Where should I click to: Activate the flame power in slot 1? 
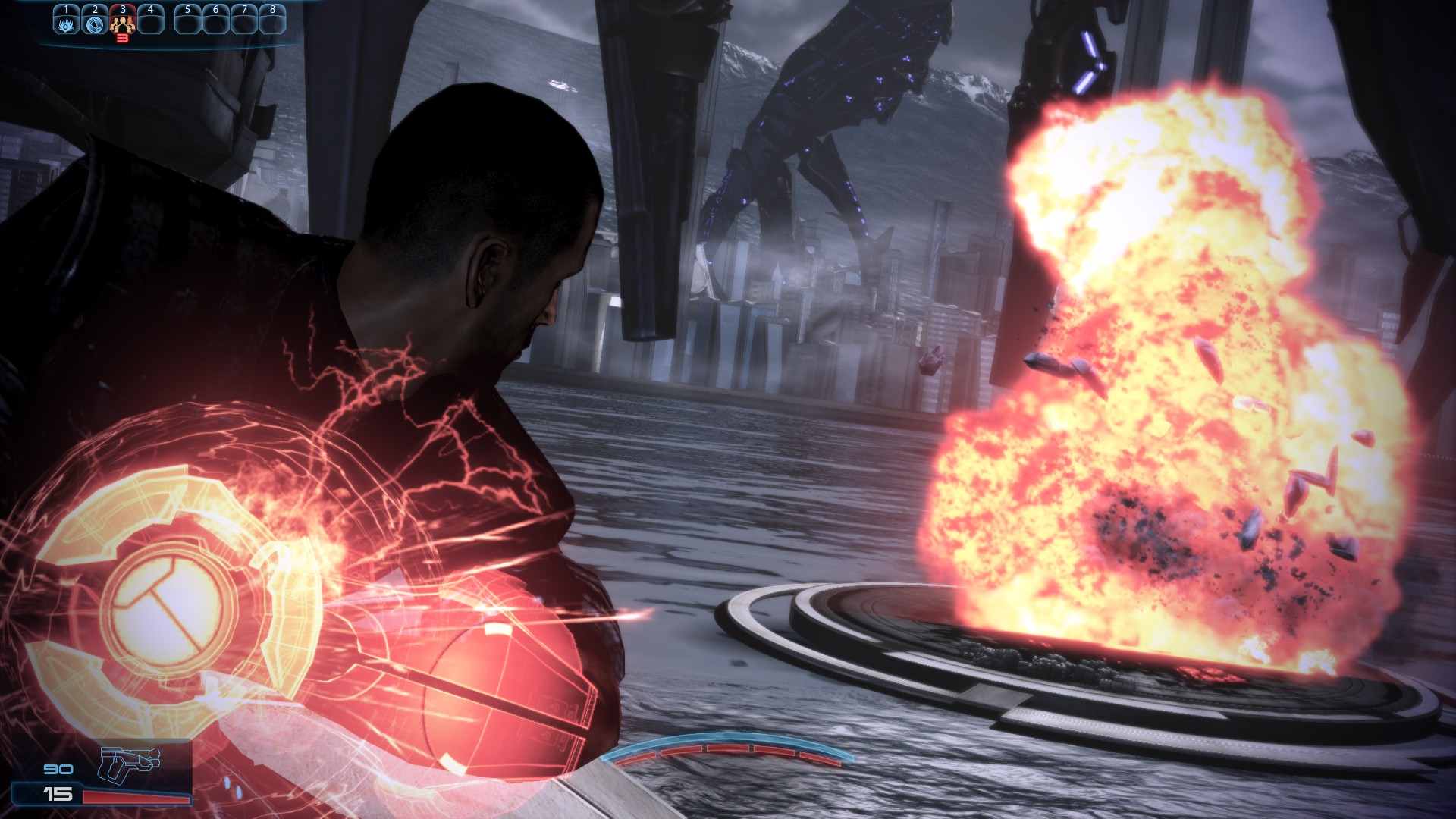[x=66, y=23]
